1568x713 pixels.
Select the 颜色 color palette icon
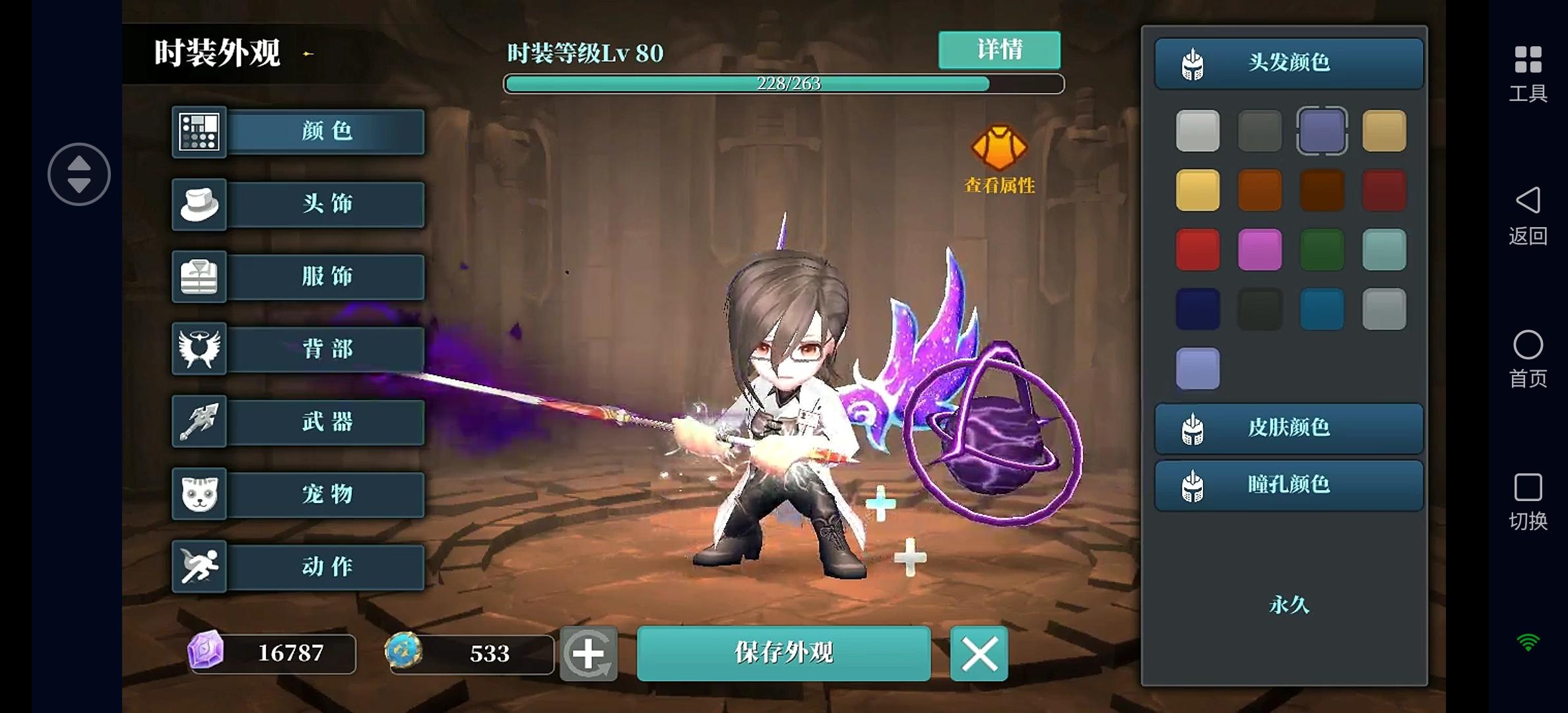[x=199, y=131]
